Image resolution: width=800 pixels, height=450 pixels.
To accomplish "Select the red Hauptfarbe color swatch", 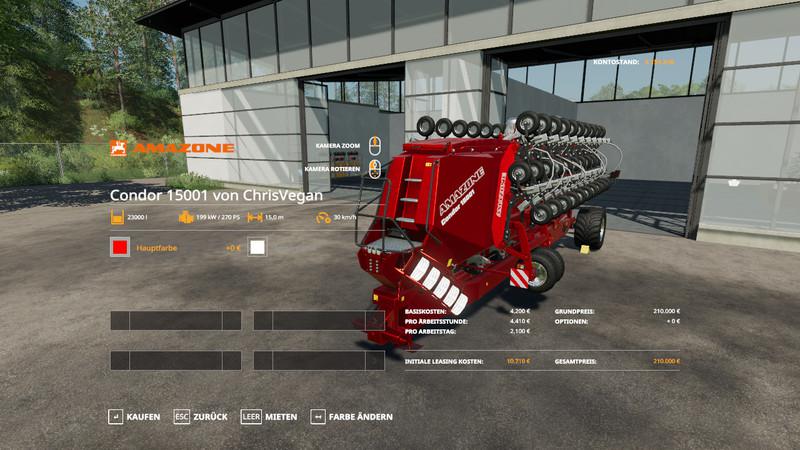I will pos(120,247).
